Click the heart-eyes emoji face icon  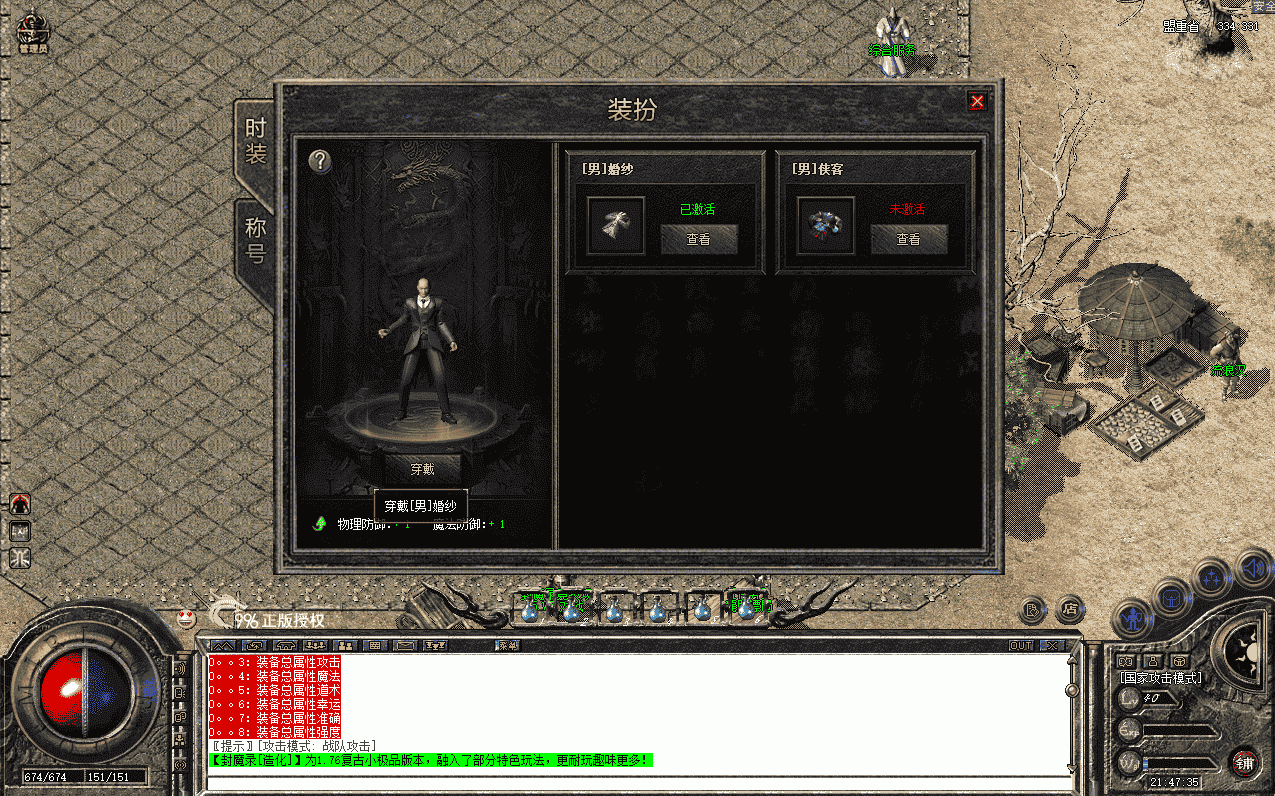pyautogui.click(x=185, y=617)
